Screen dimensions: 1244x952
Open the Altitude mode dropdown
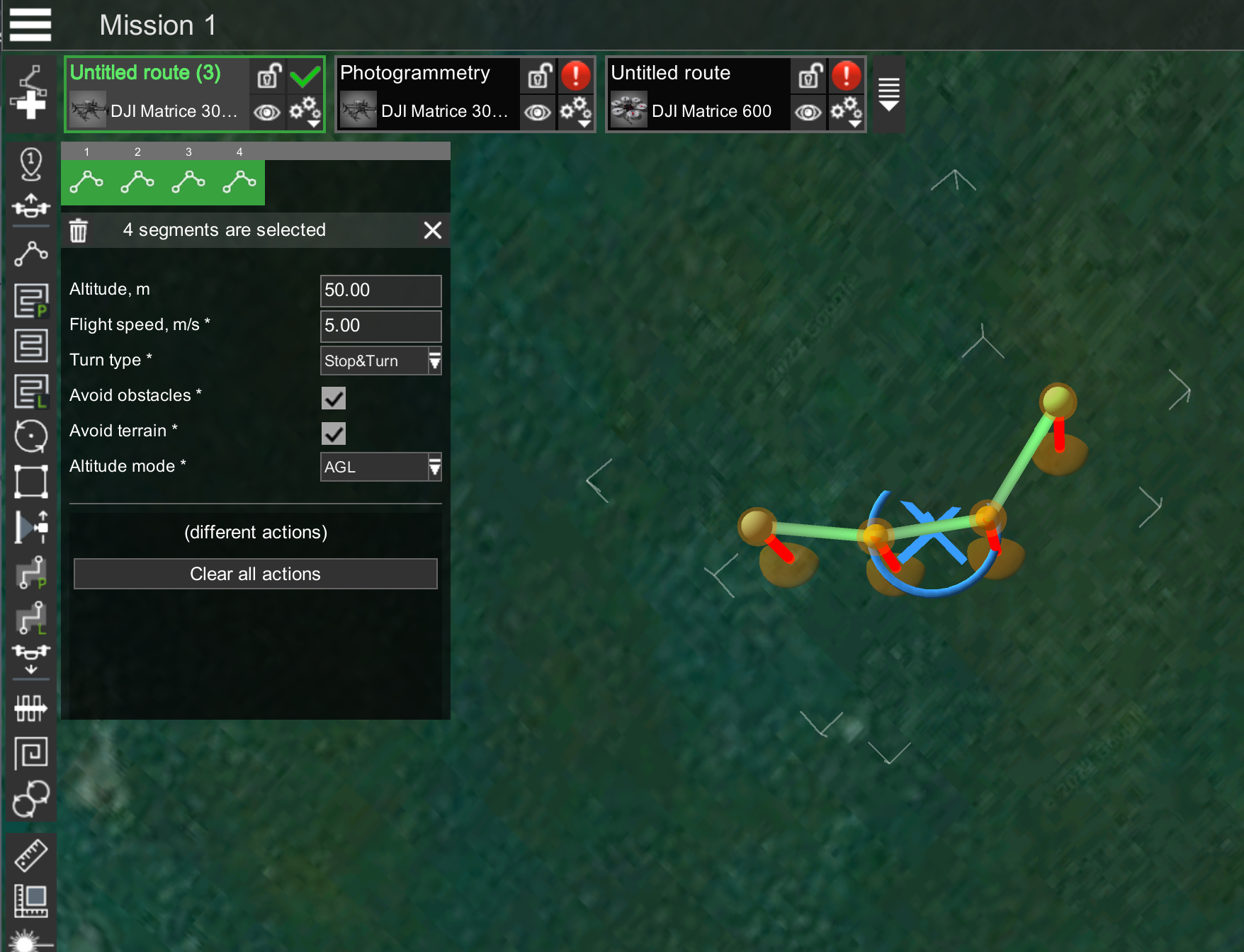(380, 467)
